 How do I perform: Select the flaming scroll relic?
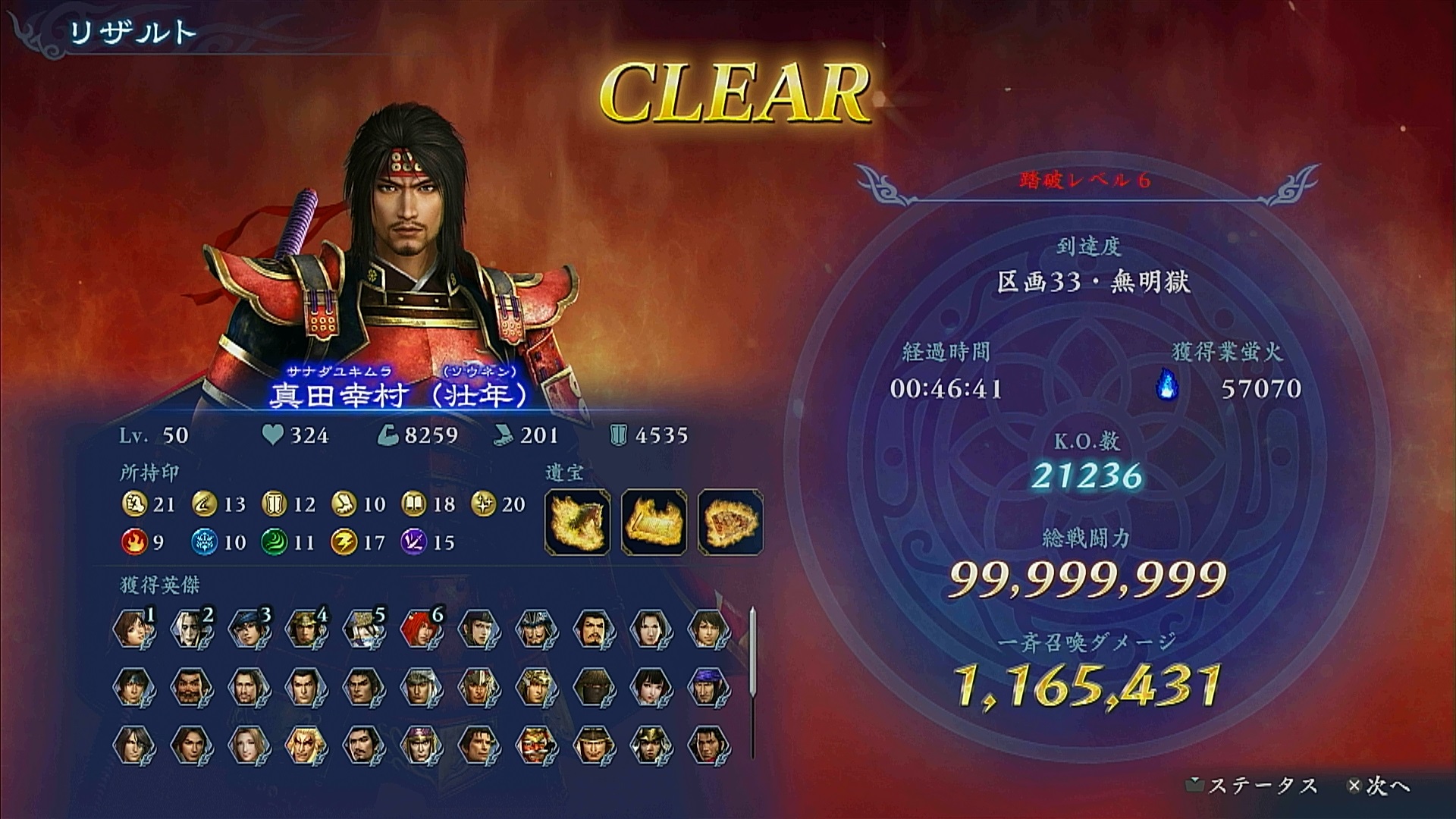(654, 522)
